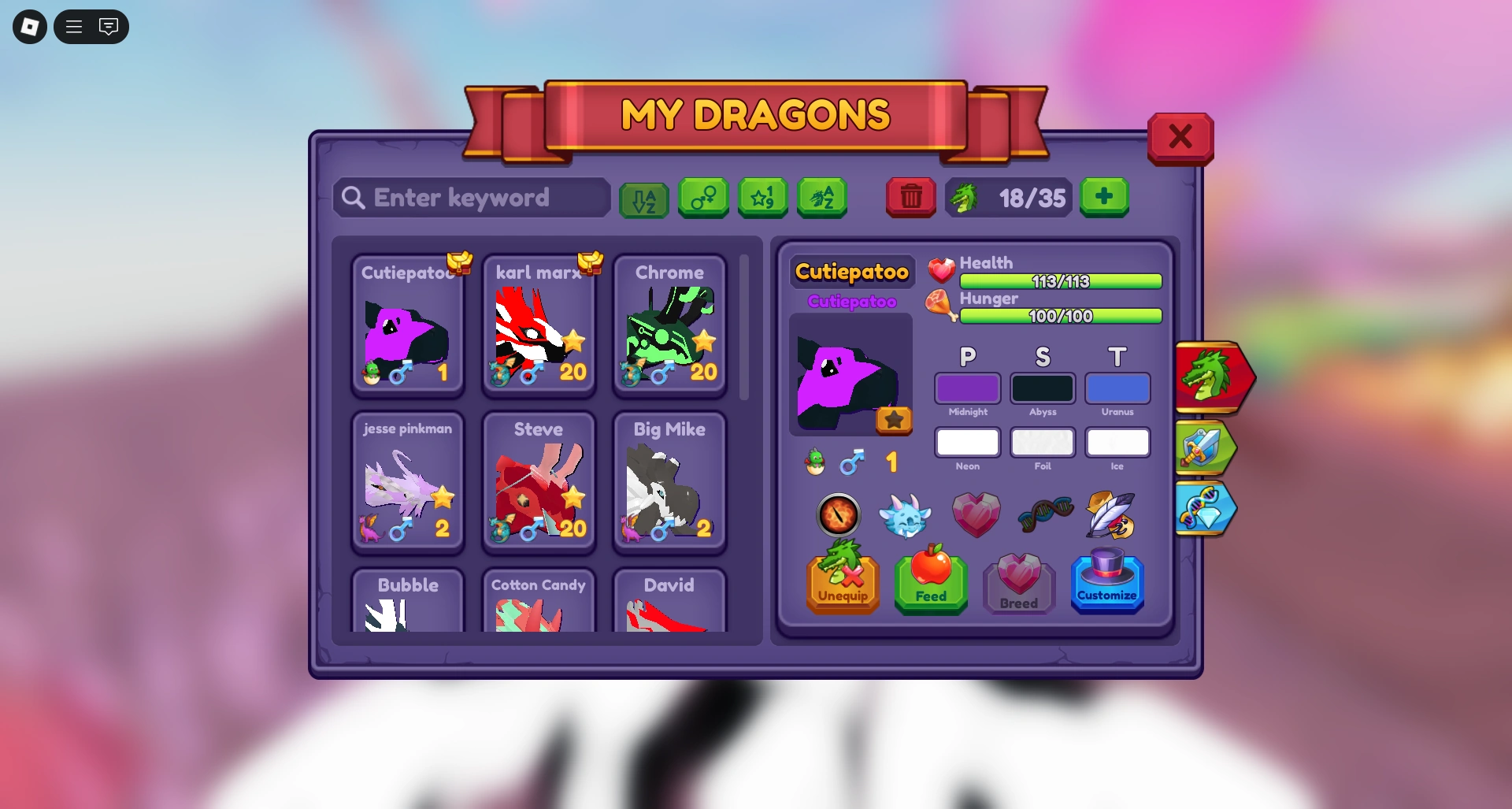Toggle the star favorite on Cutiepatoo's portrait
Viewport: 1512px width, 809px height.
(894, 421)
